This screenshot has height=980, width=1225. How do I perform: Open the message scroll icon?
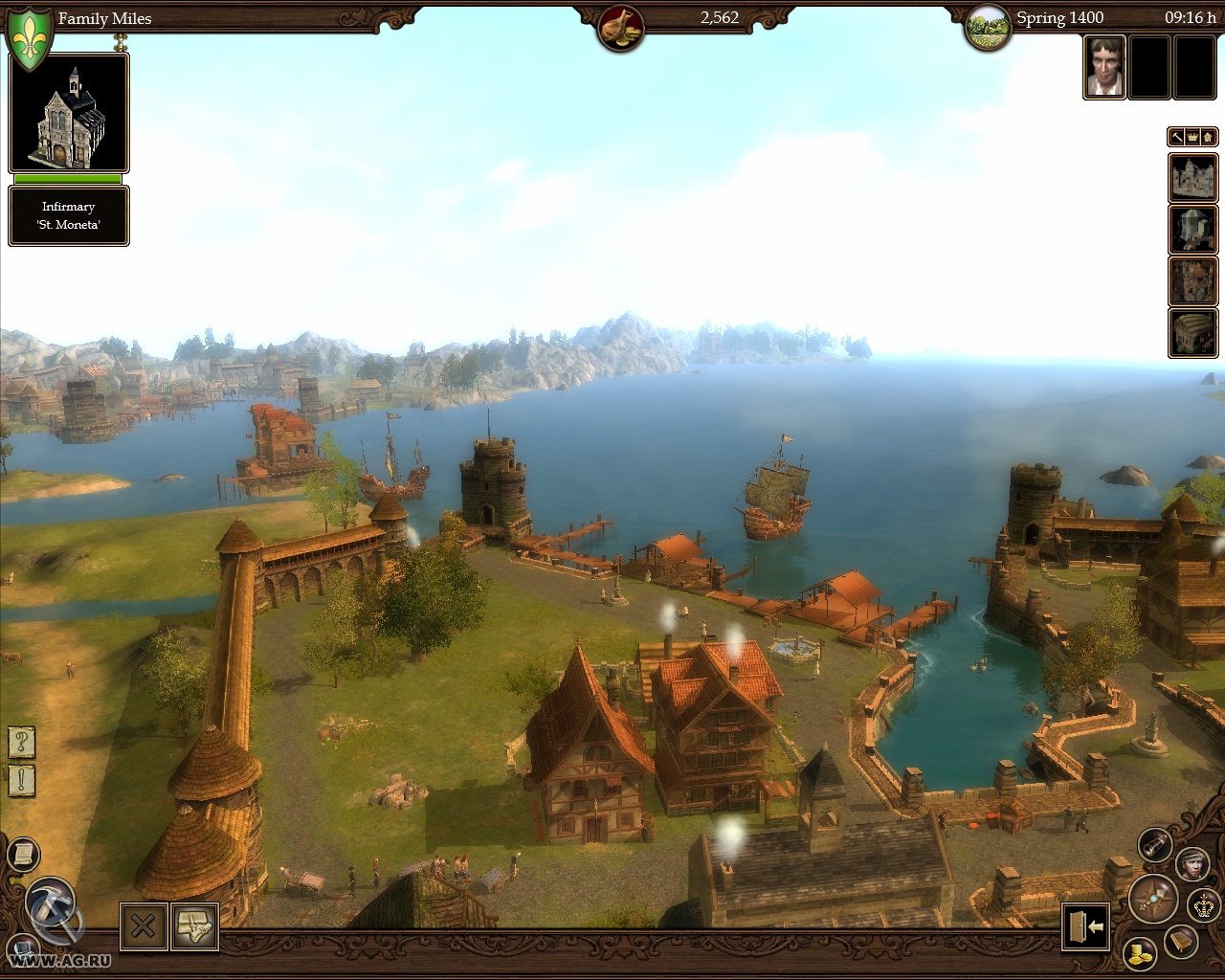24,855
